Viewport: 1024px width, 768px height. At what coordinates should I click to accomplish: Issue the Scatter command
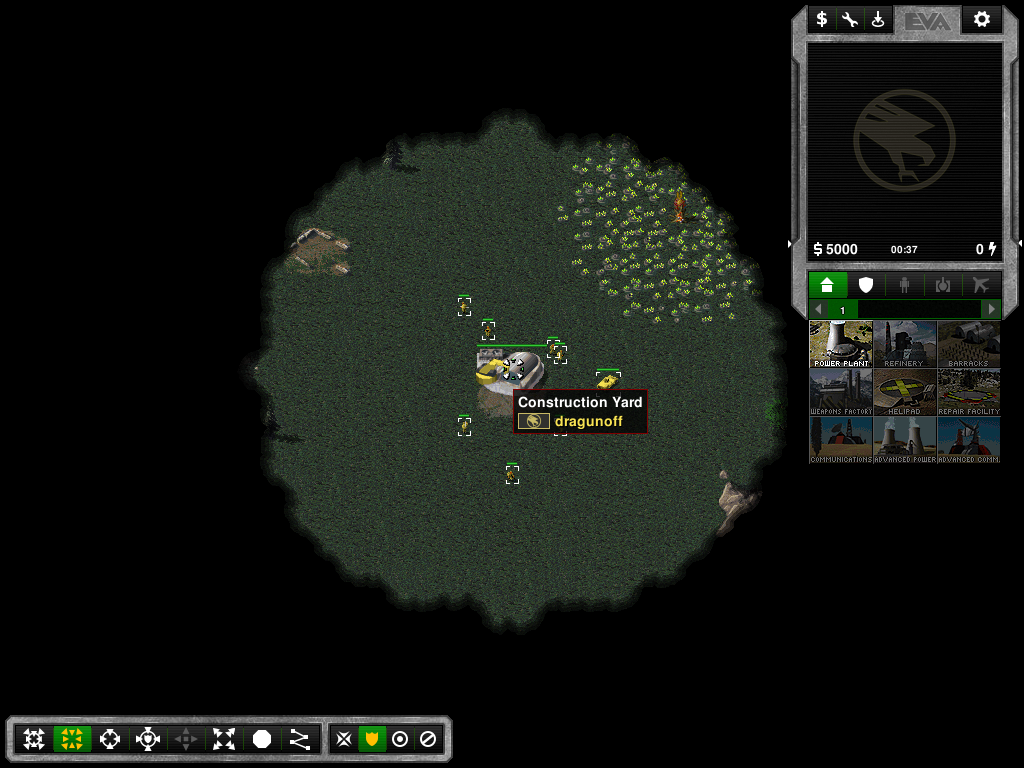224,739
